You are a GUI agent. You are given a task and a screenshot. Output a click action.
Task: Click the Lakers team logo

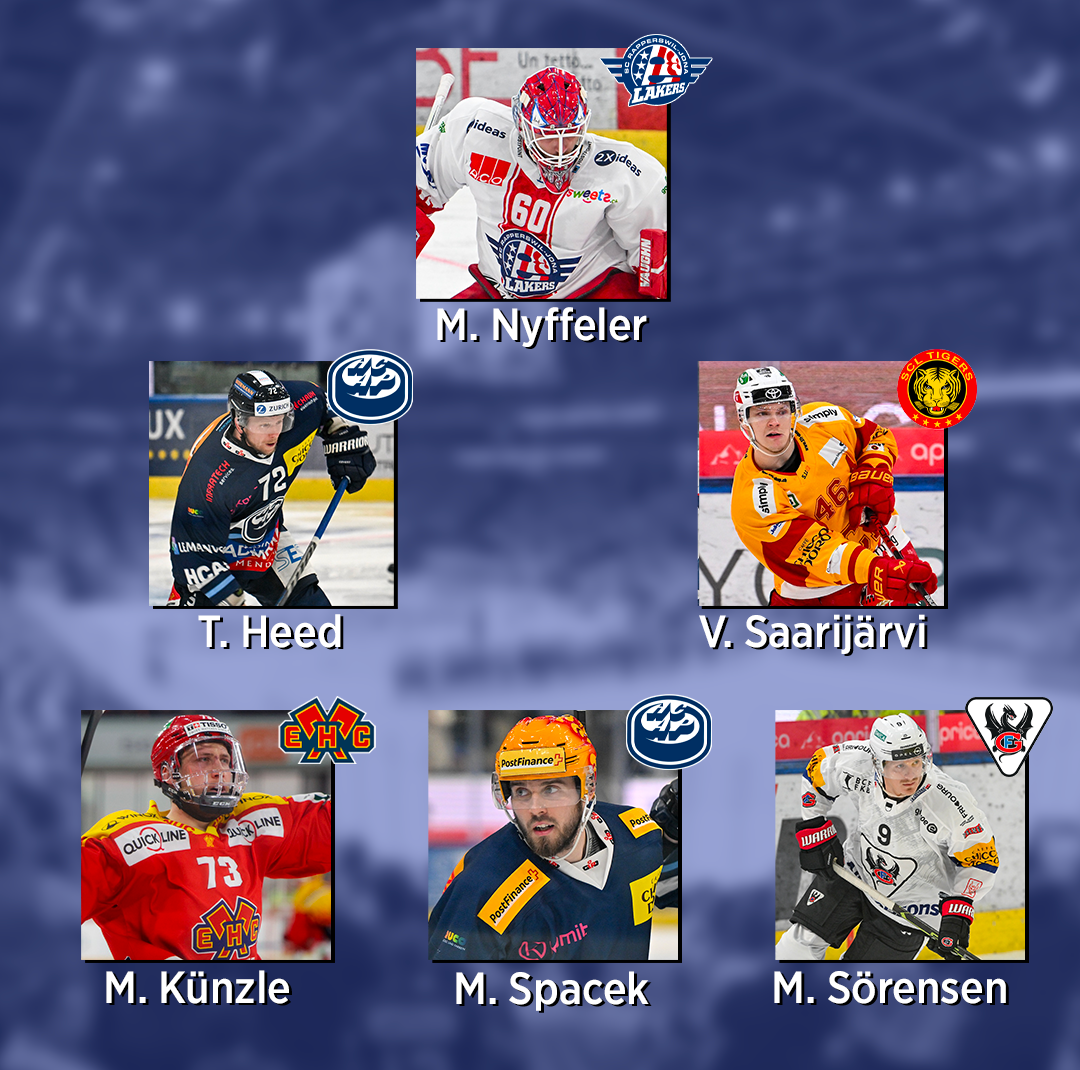656,70
